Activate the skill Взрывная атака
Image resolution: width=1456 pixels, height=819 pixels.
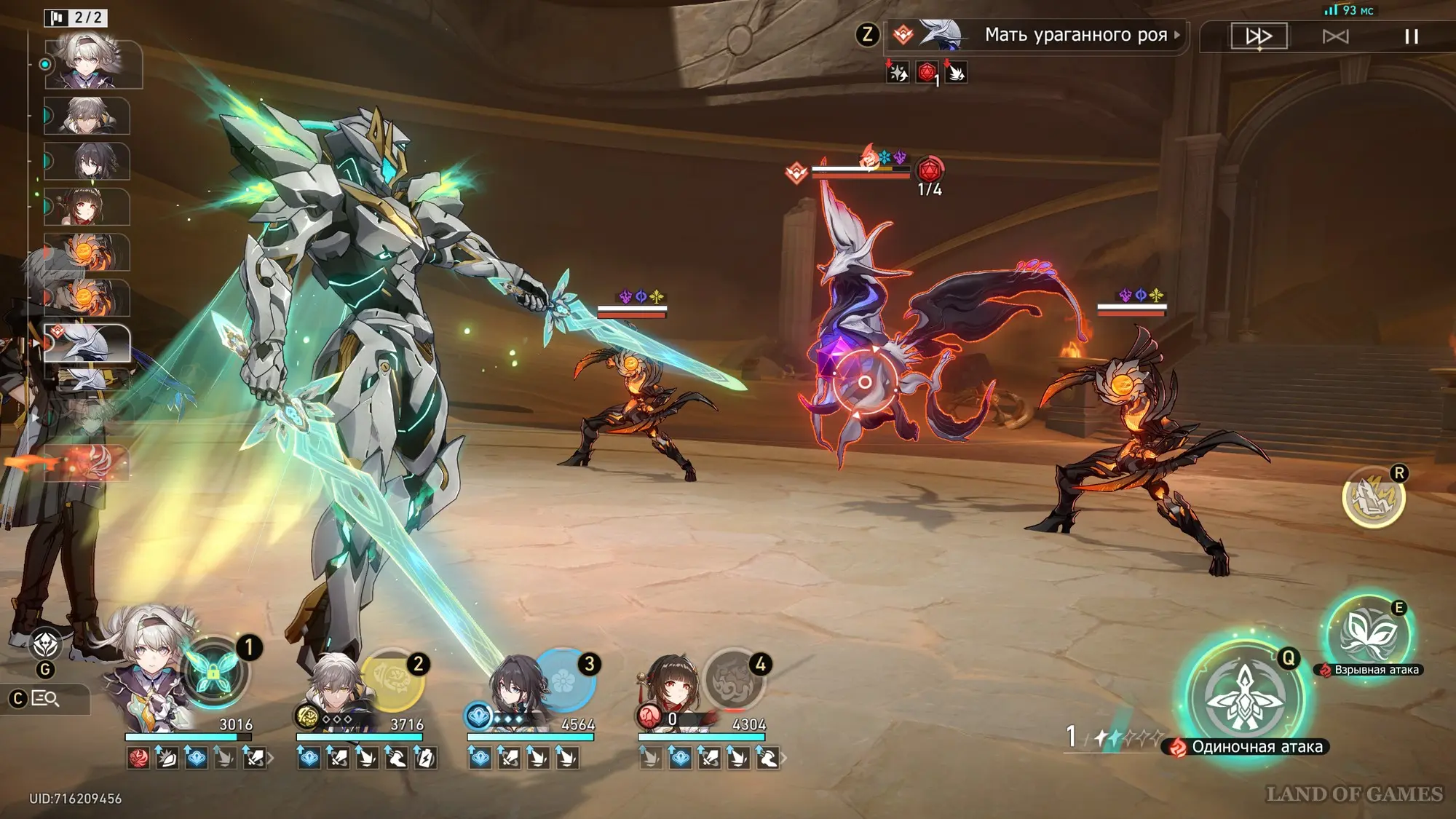pos(1368,633)
